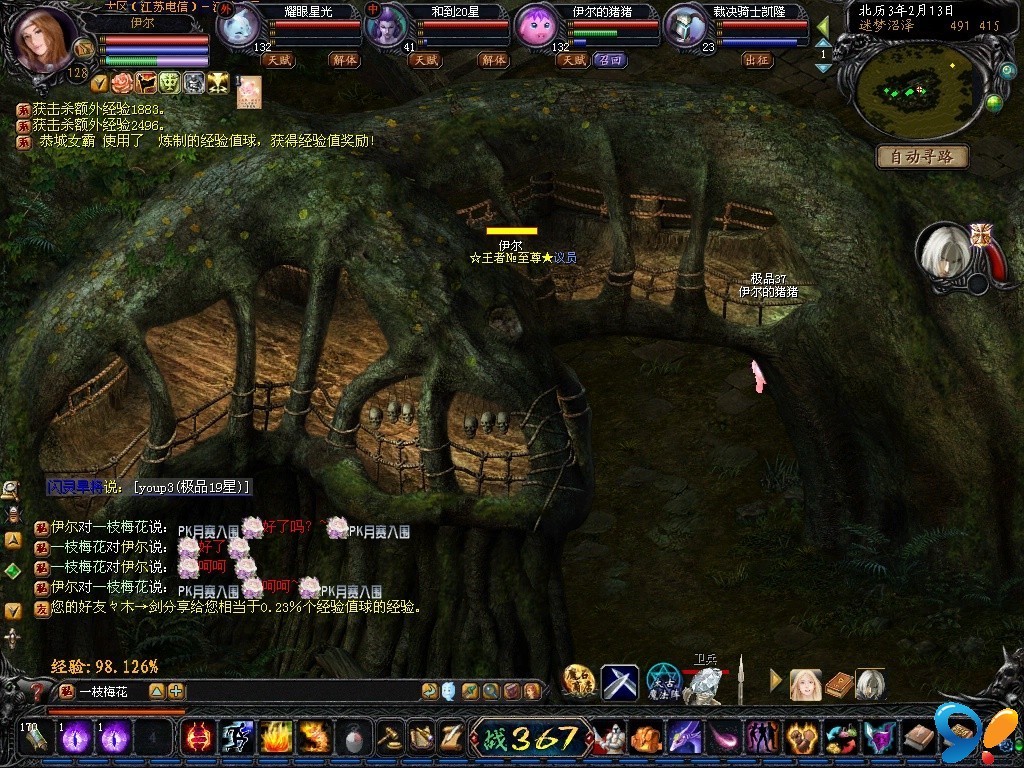Click 解体 under the 耀眼星光 pet
Screen dimensions: 1024x768
(344, 60)
